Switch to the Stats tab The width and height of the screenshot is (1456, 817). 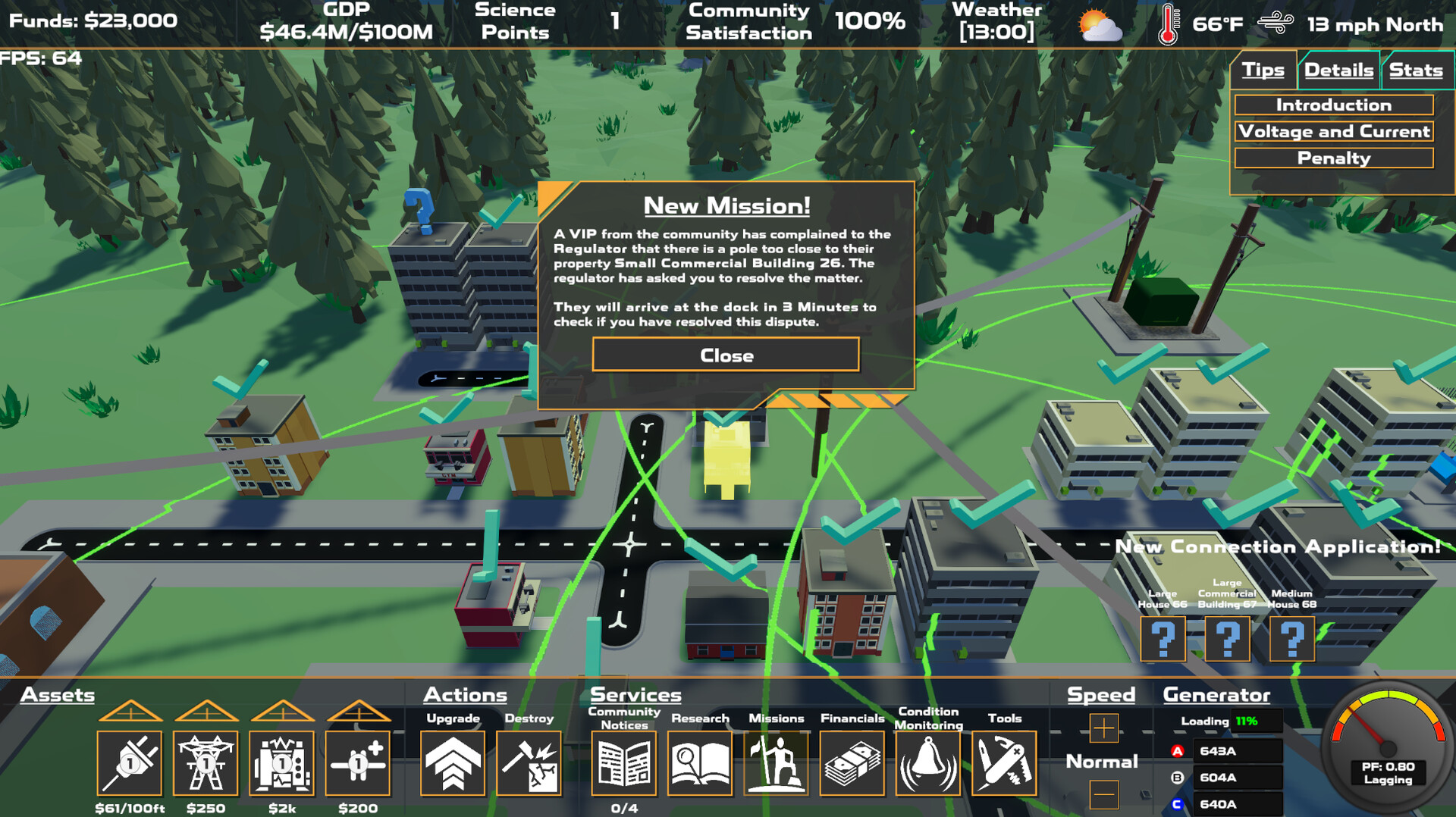click(x=1417, y=70)
